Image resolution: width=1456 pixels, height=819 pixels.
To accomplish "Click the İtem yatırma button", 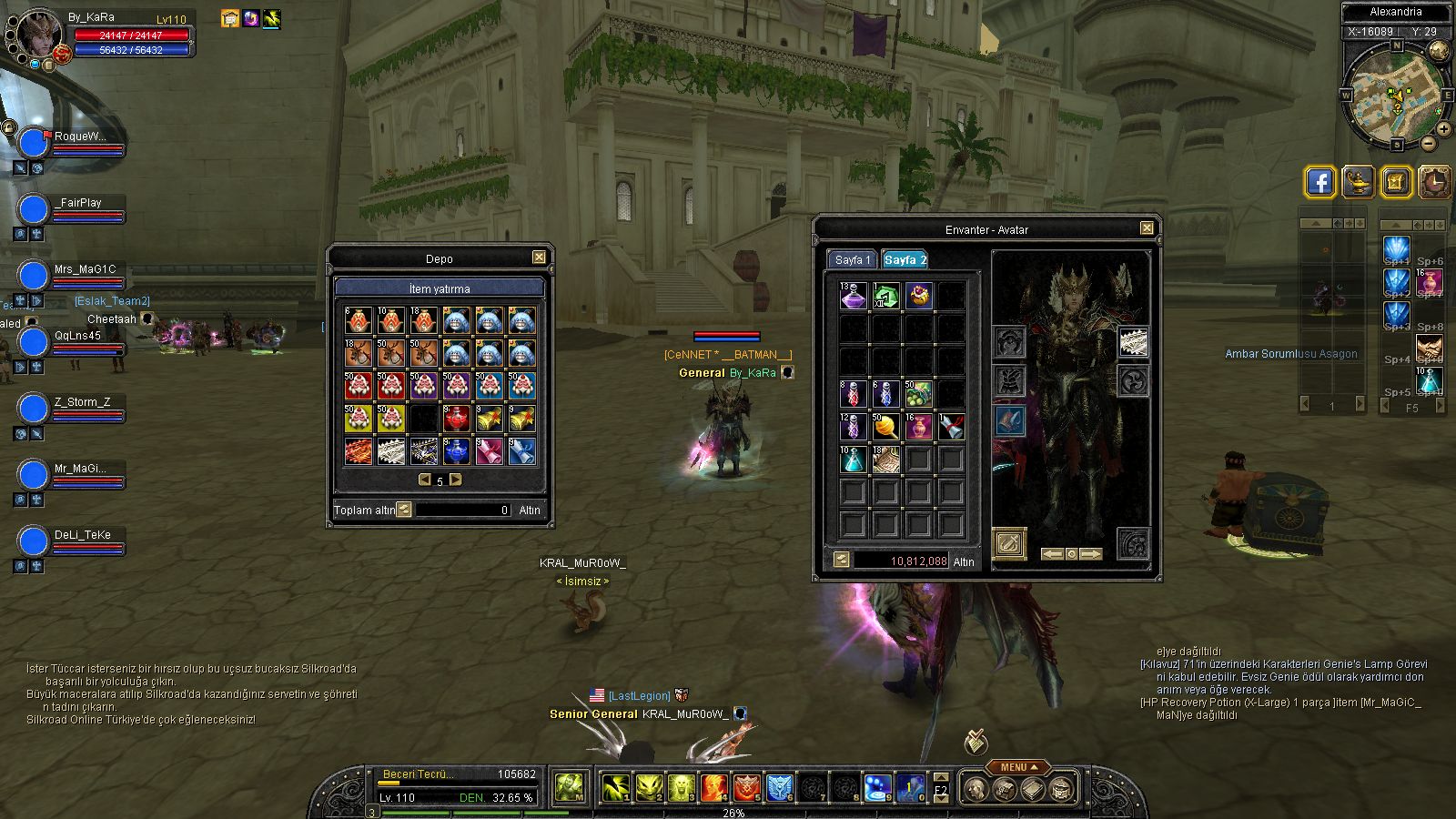I will pos(440,288).
